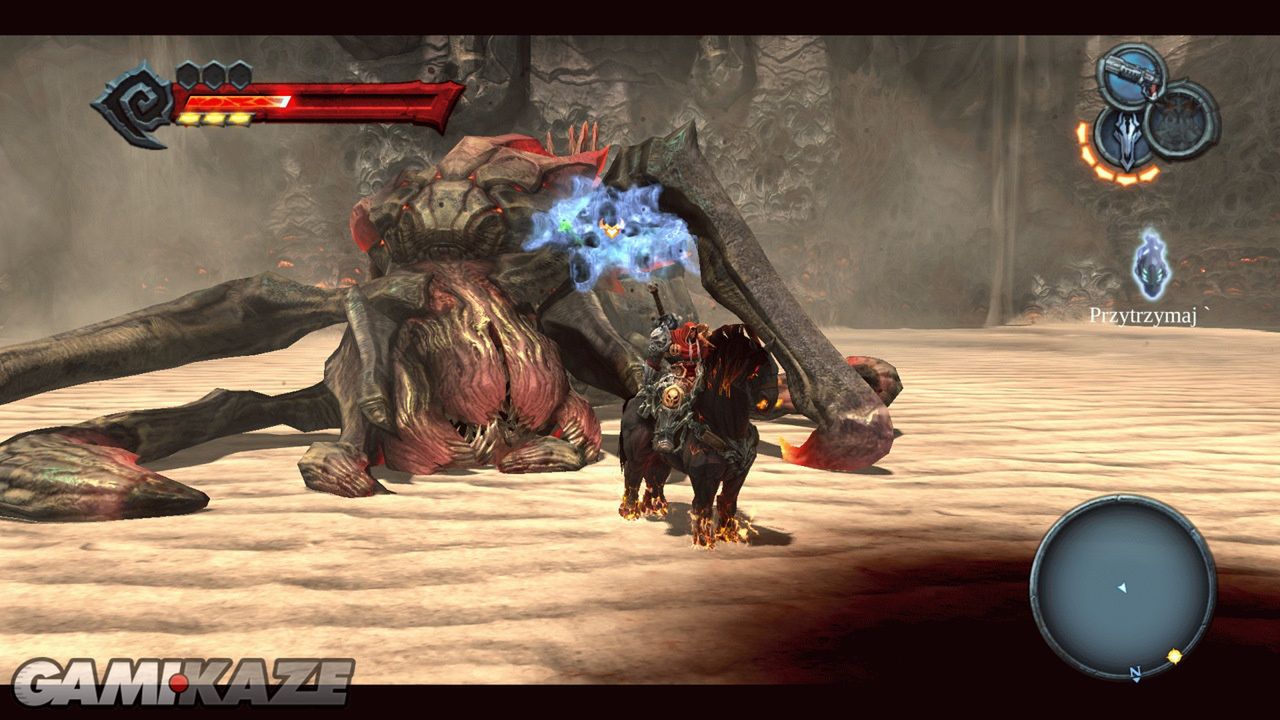This screenshot has height=720, width=1280.
Task: Select the yellow objective marker on minimap
Action: pos(1174,657)
